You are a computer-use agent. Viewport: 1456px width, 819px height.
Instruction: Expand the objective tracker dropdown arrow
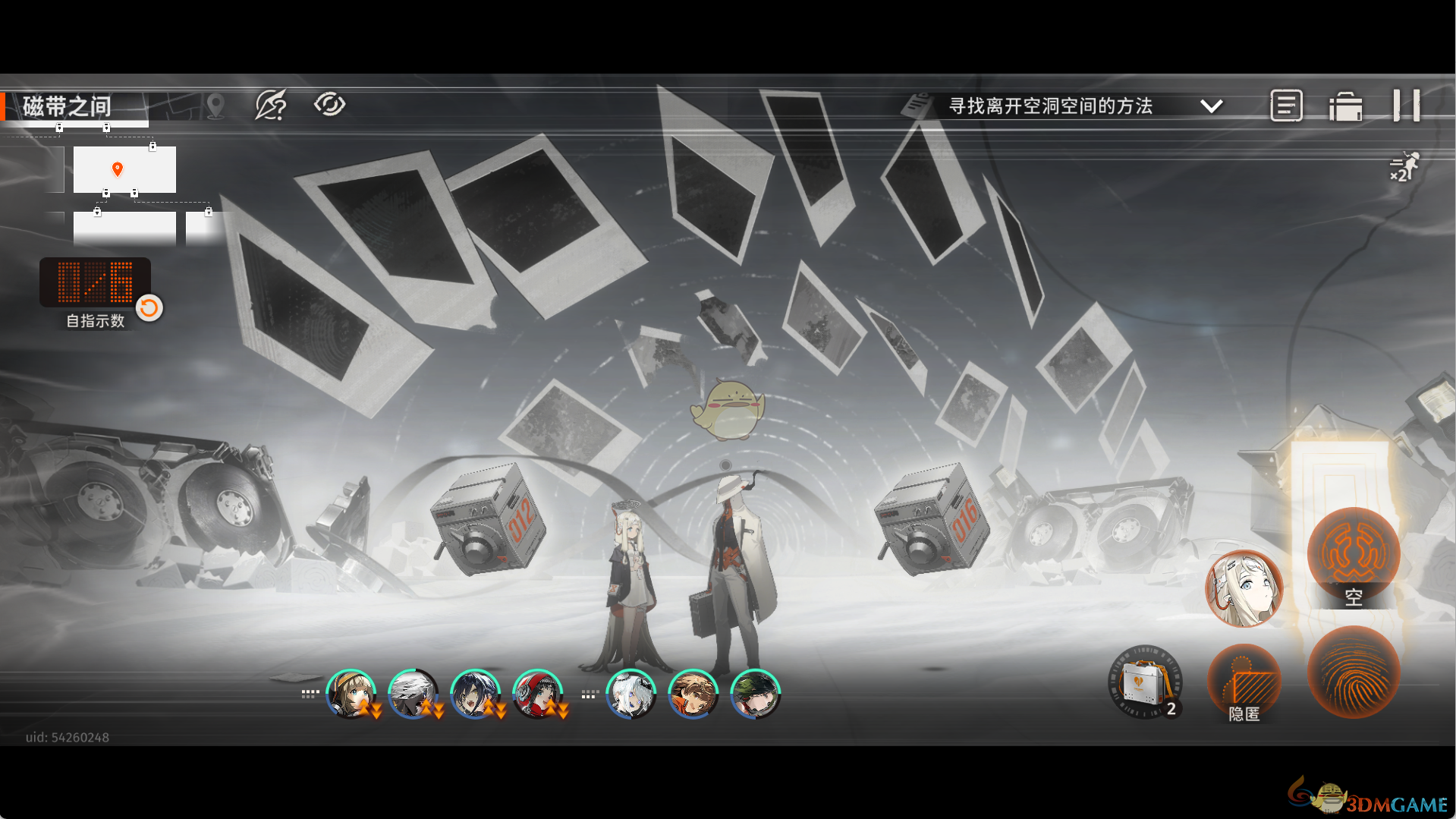[1212, 106]
